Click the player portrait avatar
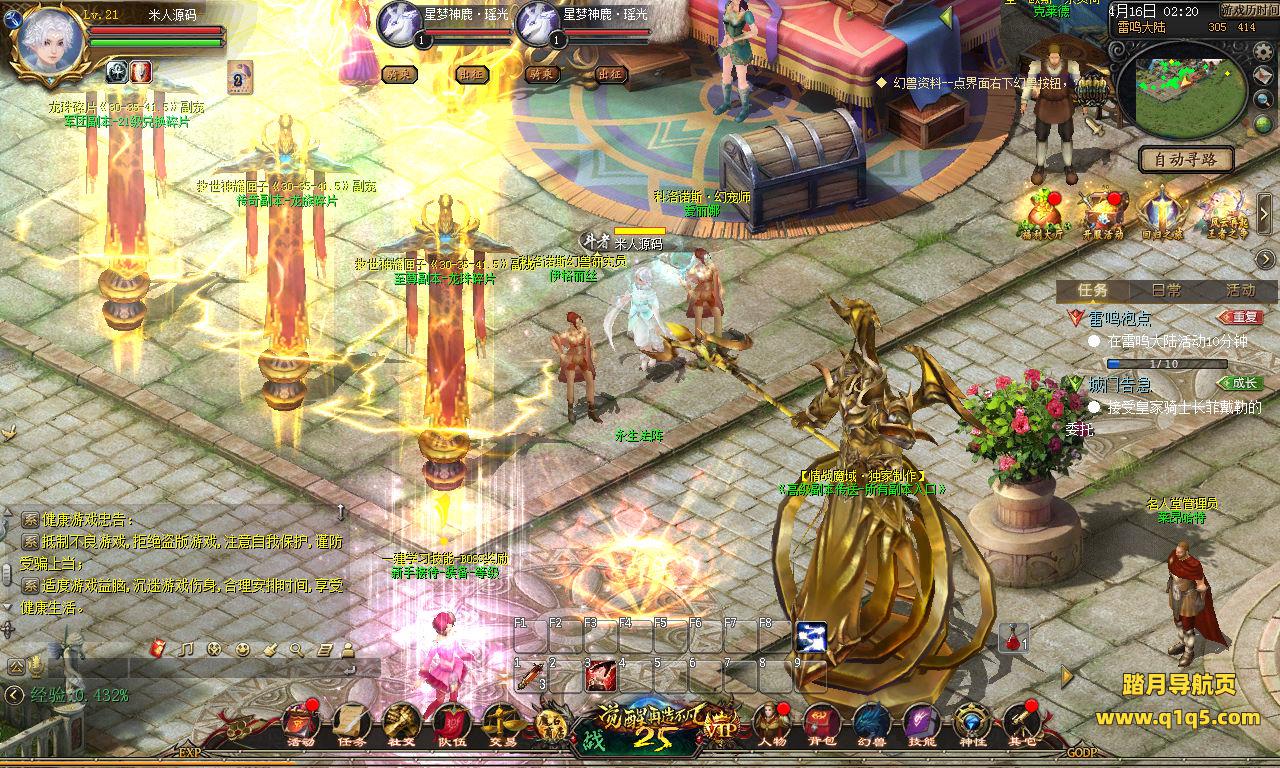Image resolution: width=1280 pixels, height=768 pixels. (47, 40)
